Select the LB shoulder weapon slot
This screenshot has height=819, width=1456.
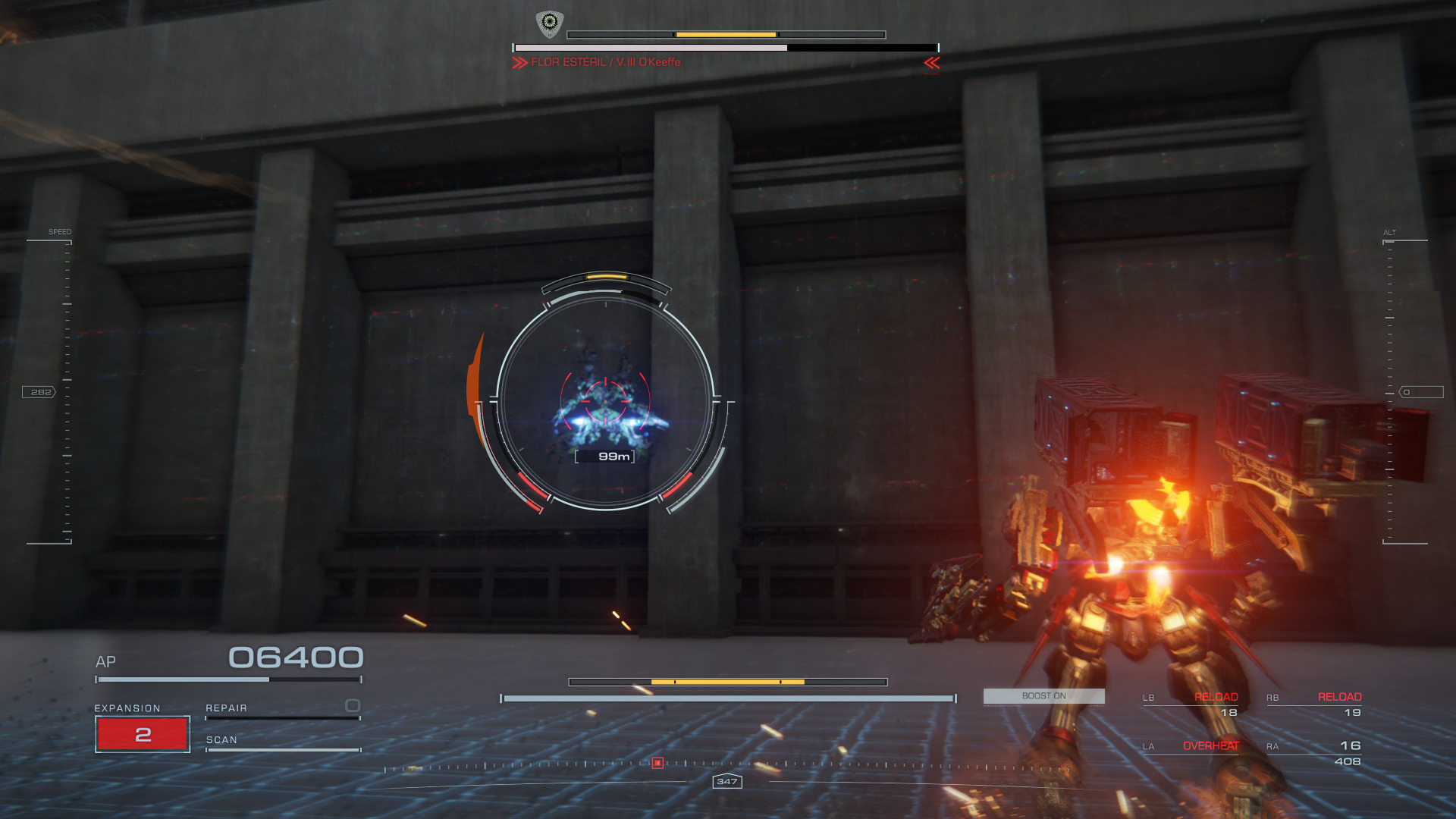(1191, 704)
